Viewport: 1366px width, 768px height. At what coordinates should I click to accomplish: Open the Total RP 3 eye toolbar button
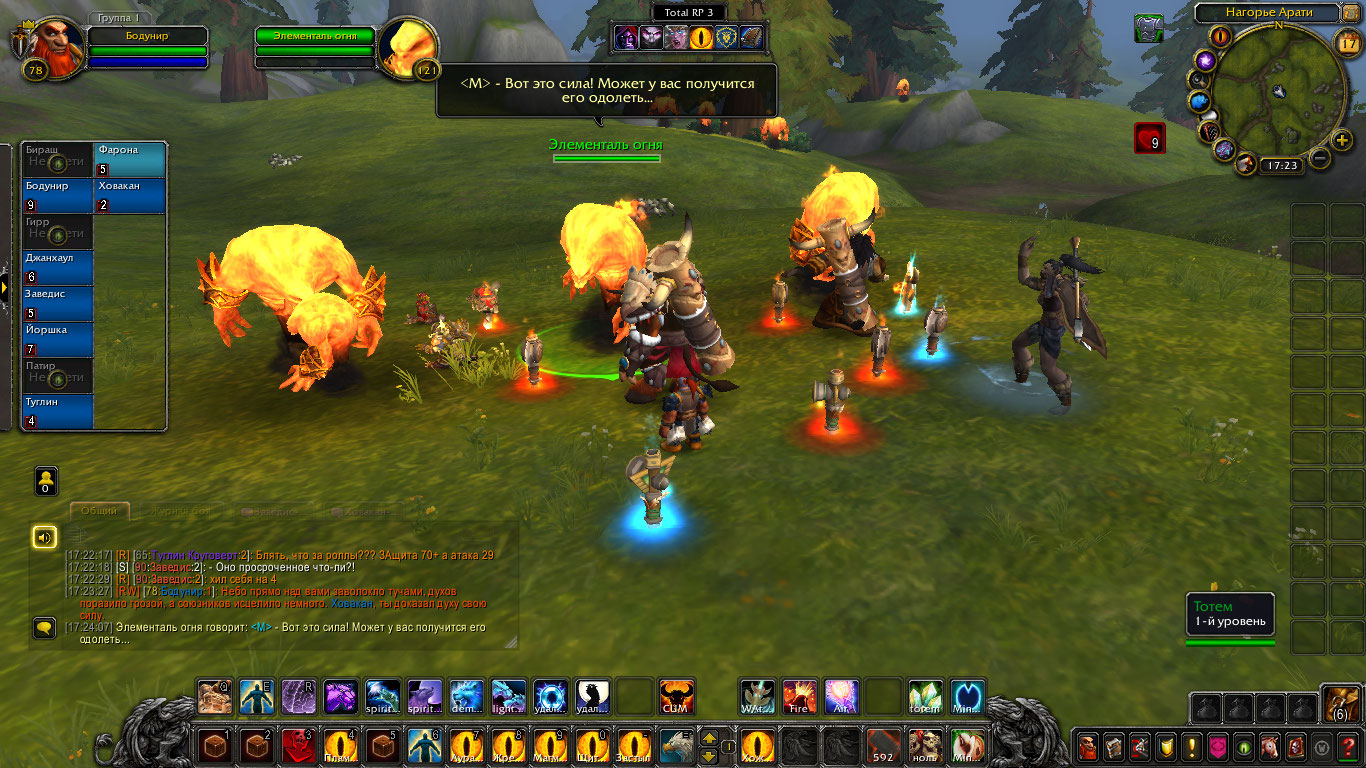pyautogui.click(x=702, y=38)
